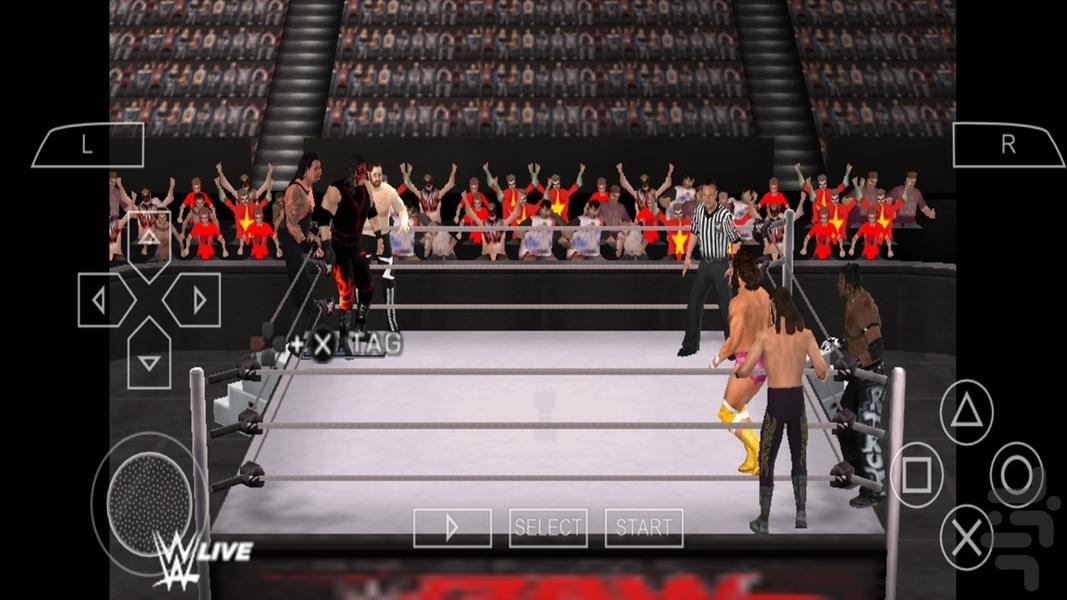Activate the fast-forward arrow button
The width and height of the screenshot is (1067, 600).
click(x=452, y=527)
